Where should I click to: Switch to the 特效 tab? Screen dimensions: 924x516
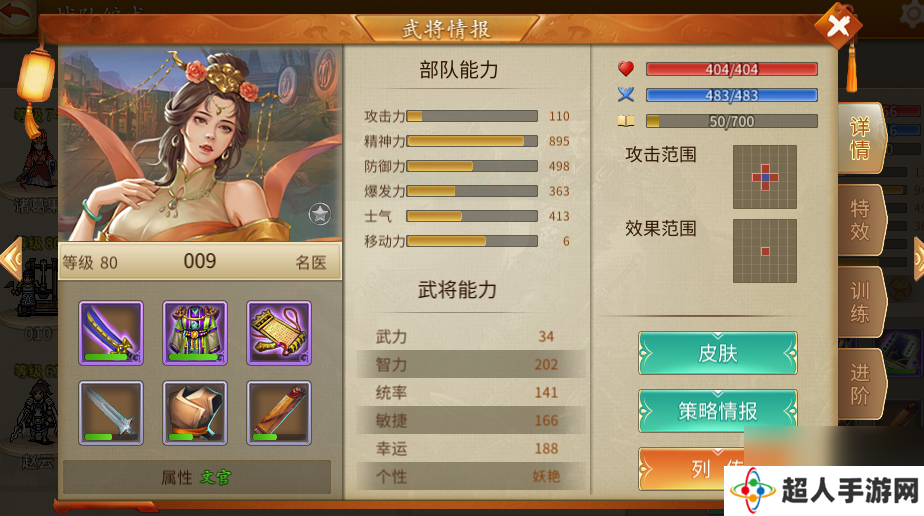point(860,220)
